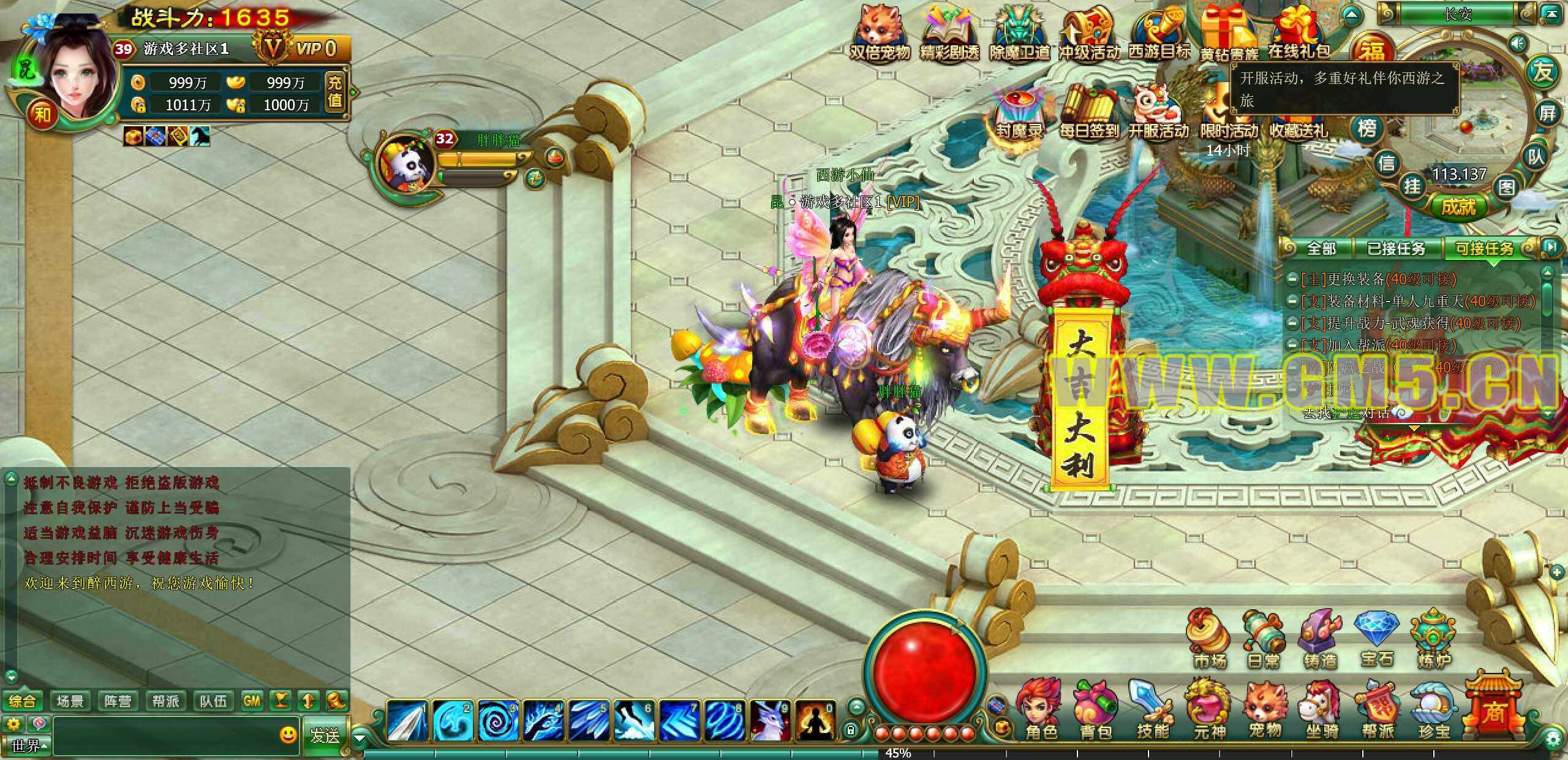This screenshot has height=760, width=1568.
Task: Open the 坐骑 mount menu
Action: click(1321, 711)
